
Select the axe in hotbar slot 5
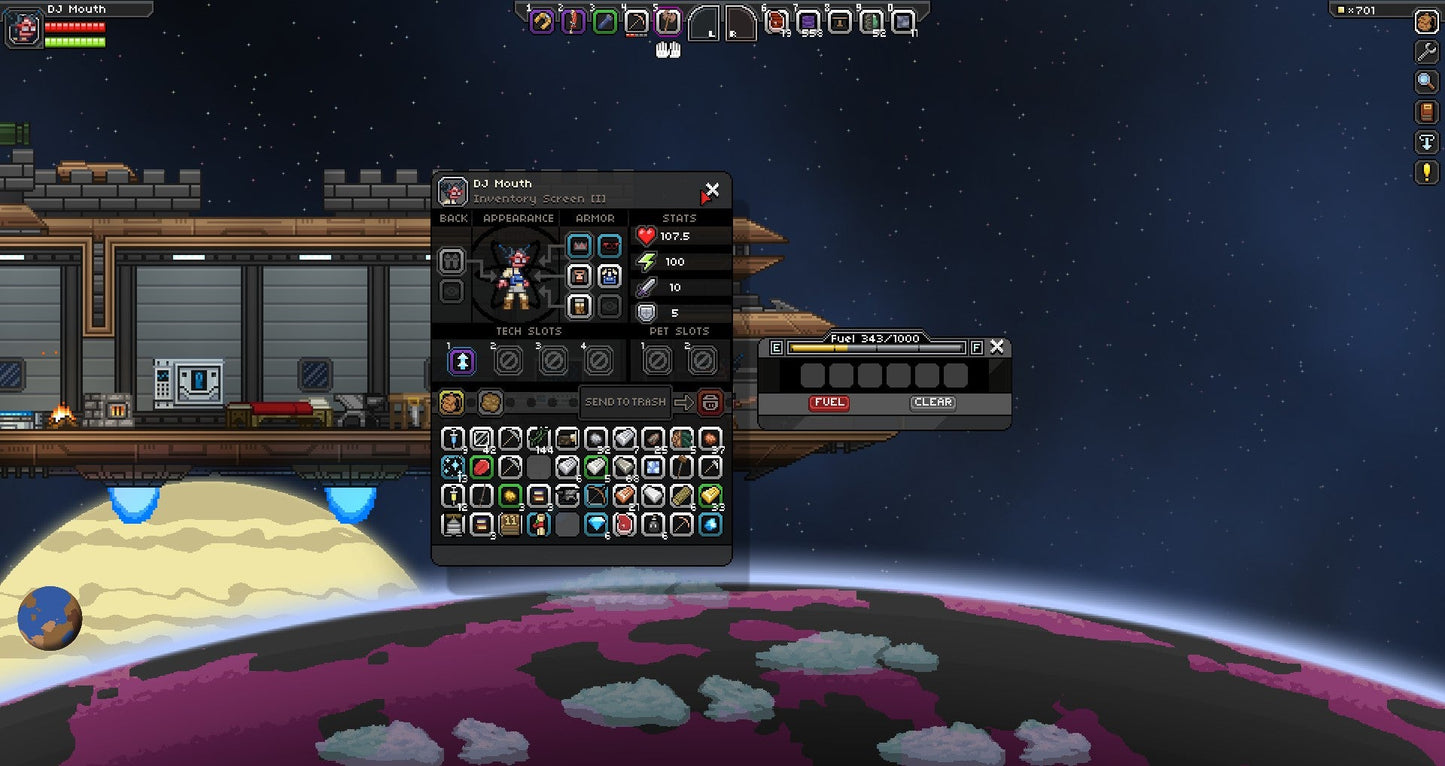pyautogui.click(x=668, y=22)
